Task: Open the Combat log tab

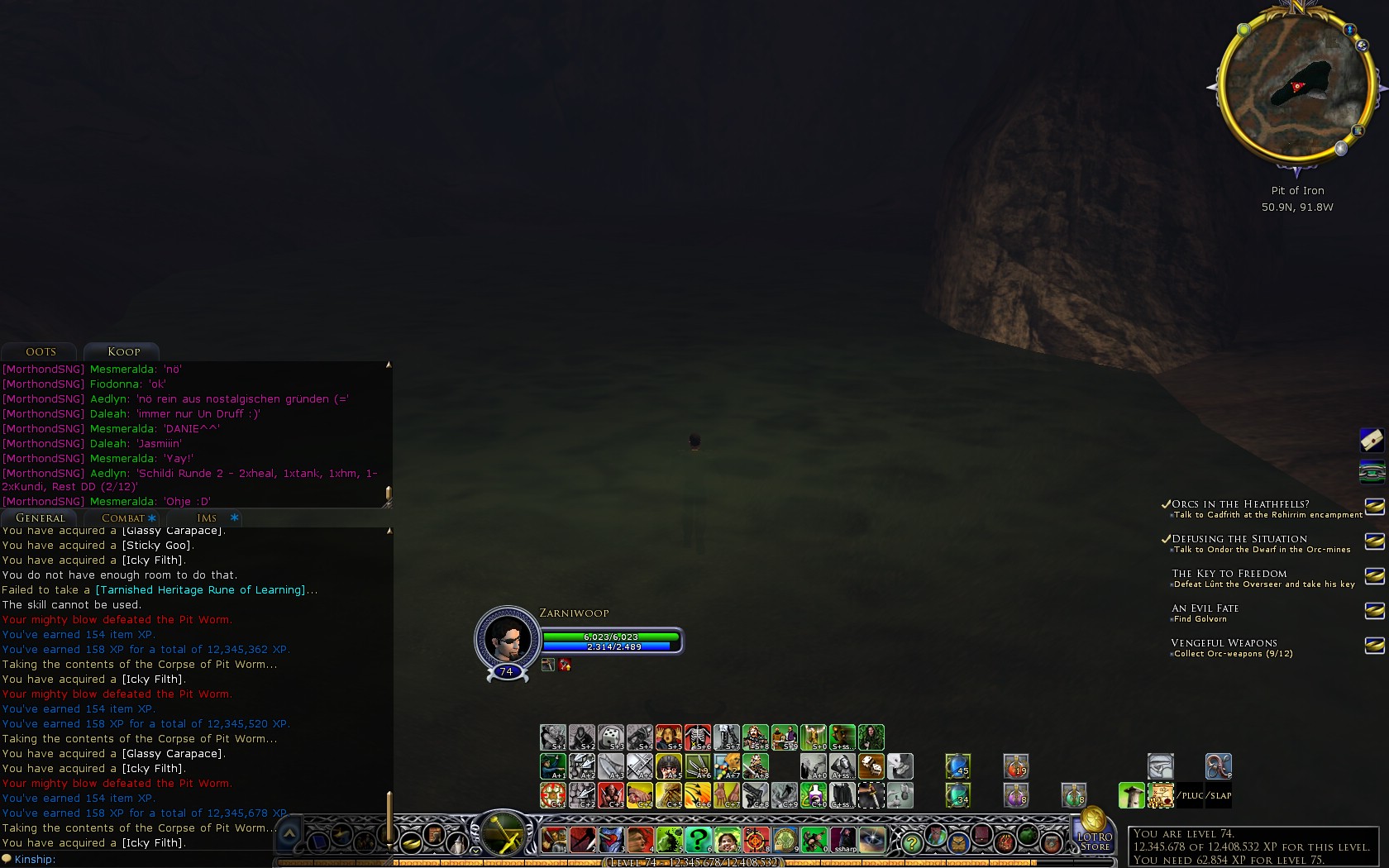Action: pyautogui.click(x=123, y=518)
